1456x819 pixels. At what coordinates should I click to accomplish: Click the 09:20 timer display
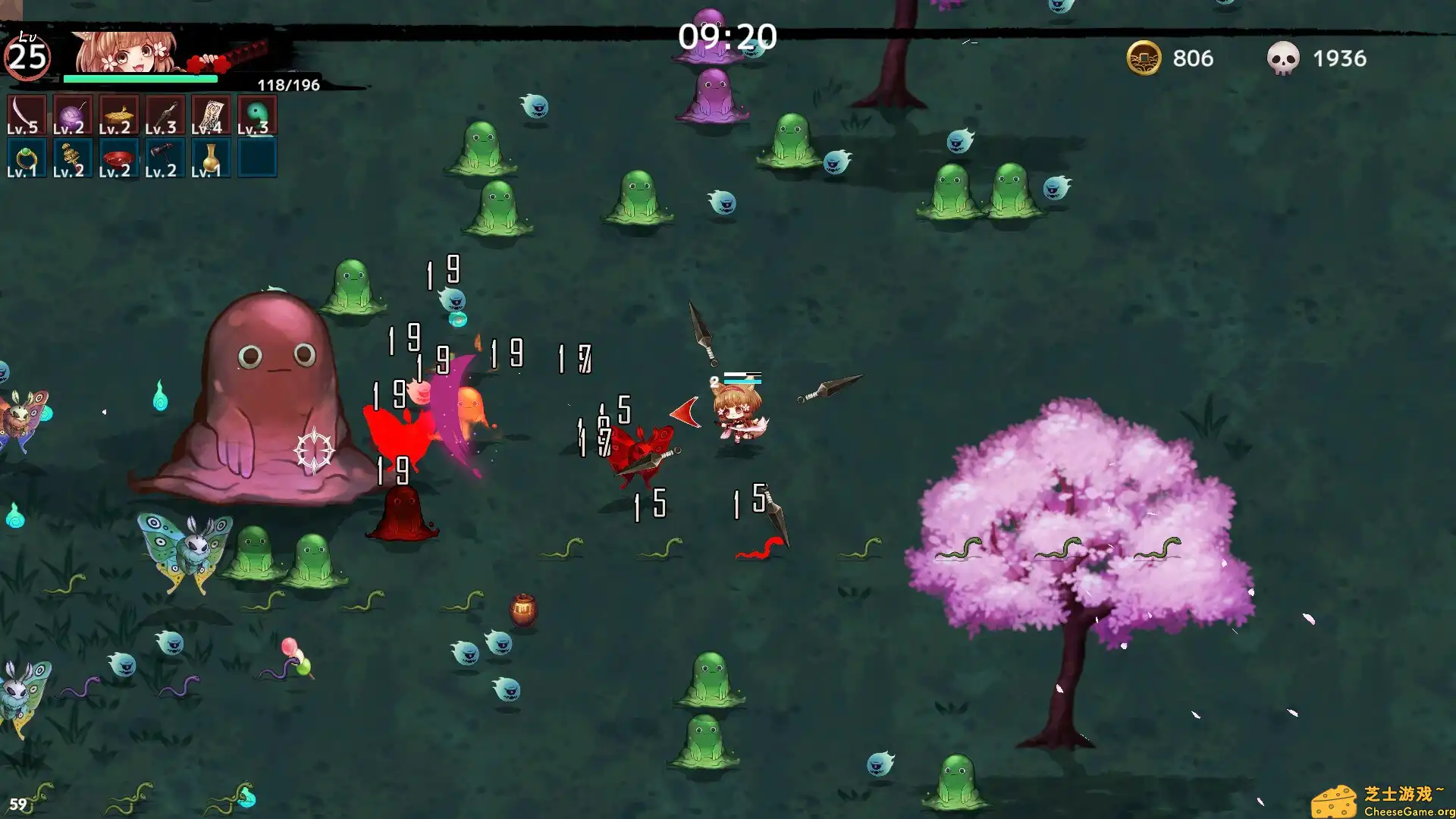[728, 35]
